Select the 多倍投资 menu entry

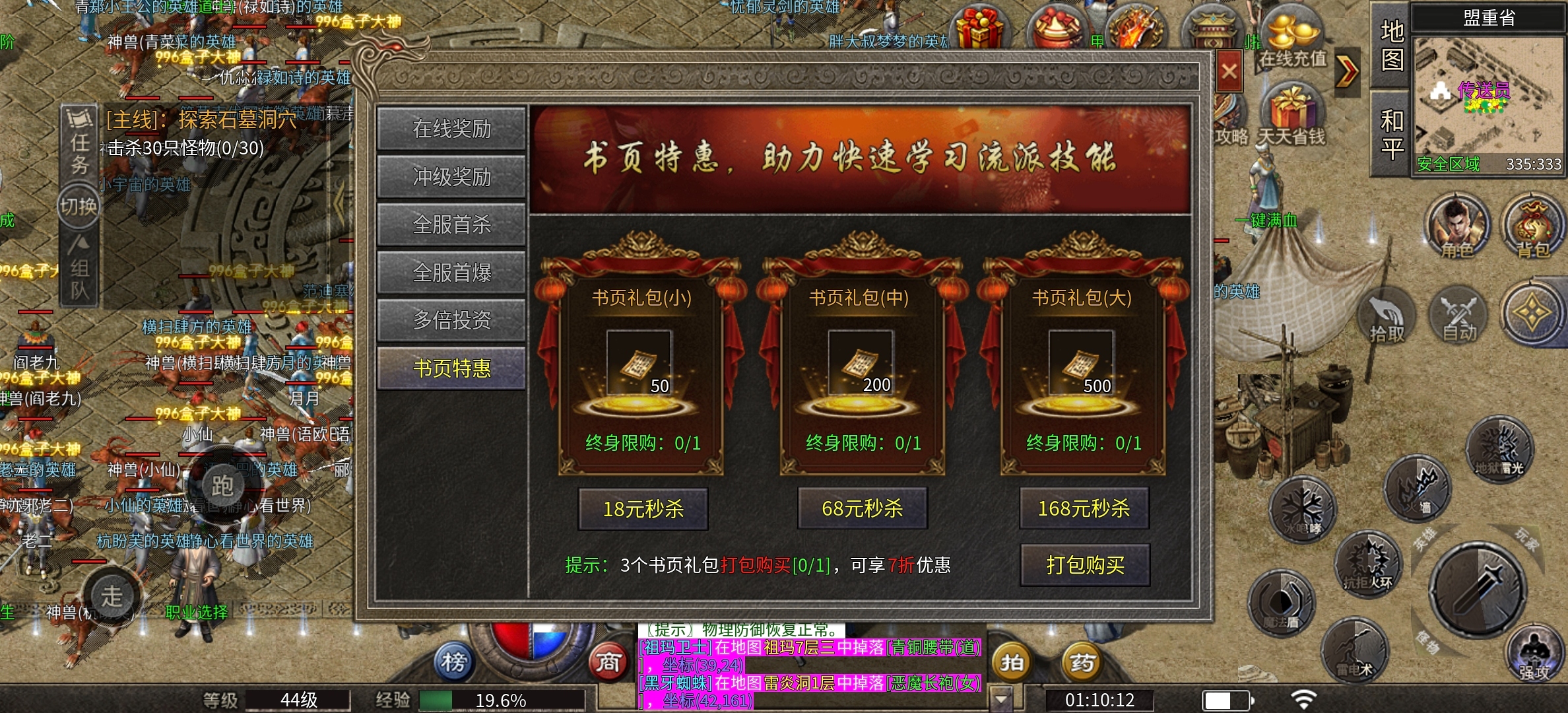pyautogui.click(x=451, y=320)
